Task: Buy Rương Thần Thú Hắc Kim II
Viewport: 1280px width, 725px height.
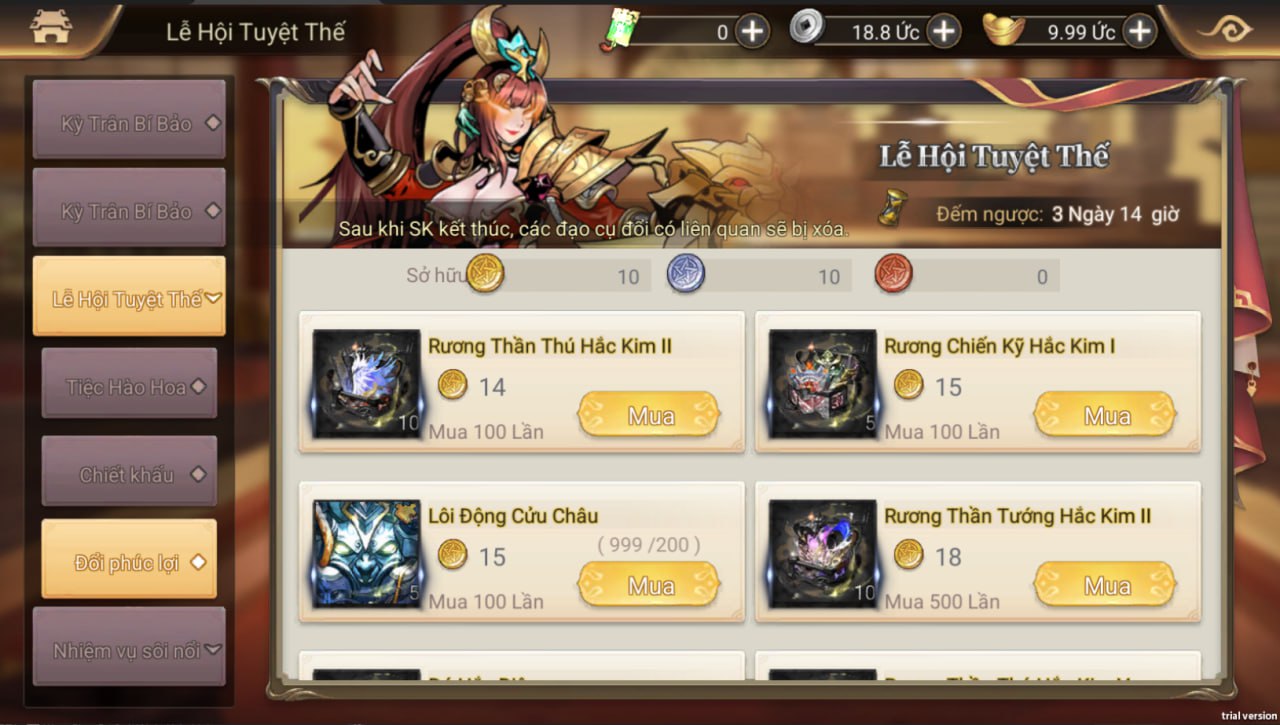Action: point(650,415)
